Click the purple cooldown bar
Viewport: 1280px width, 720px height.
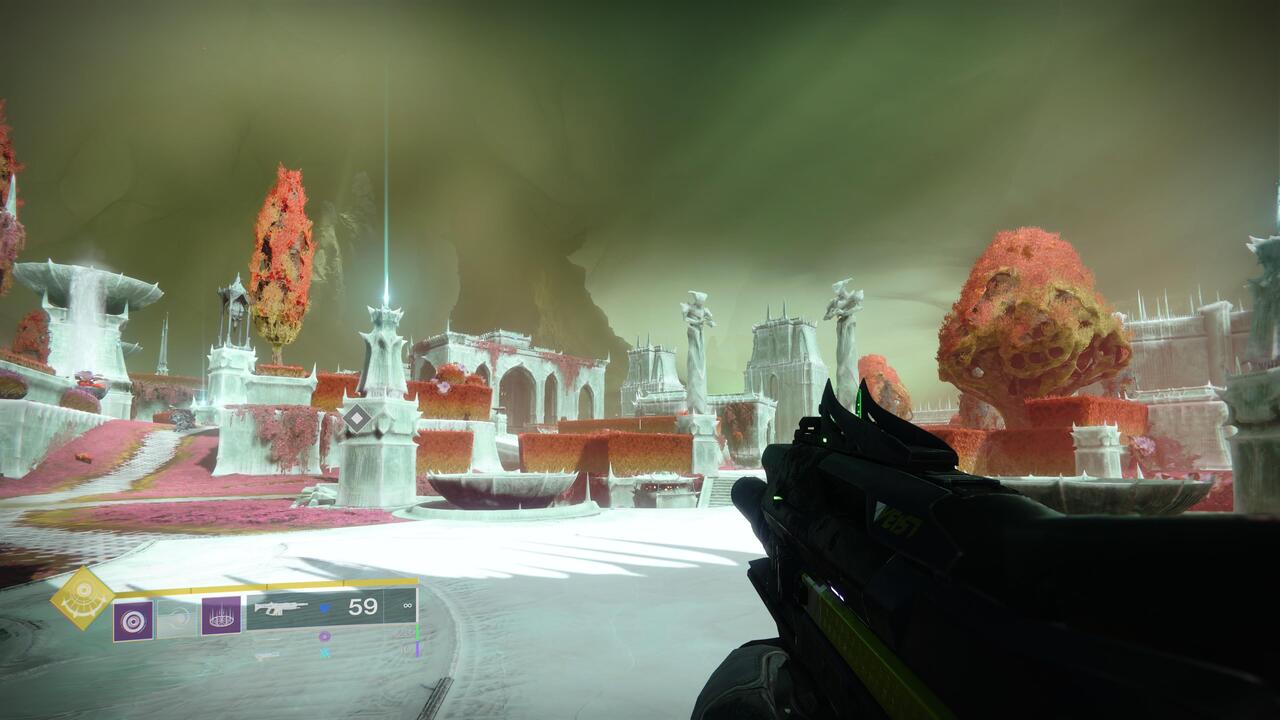pos(418,649)
